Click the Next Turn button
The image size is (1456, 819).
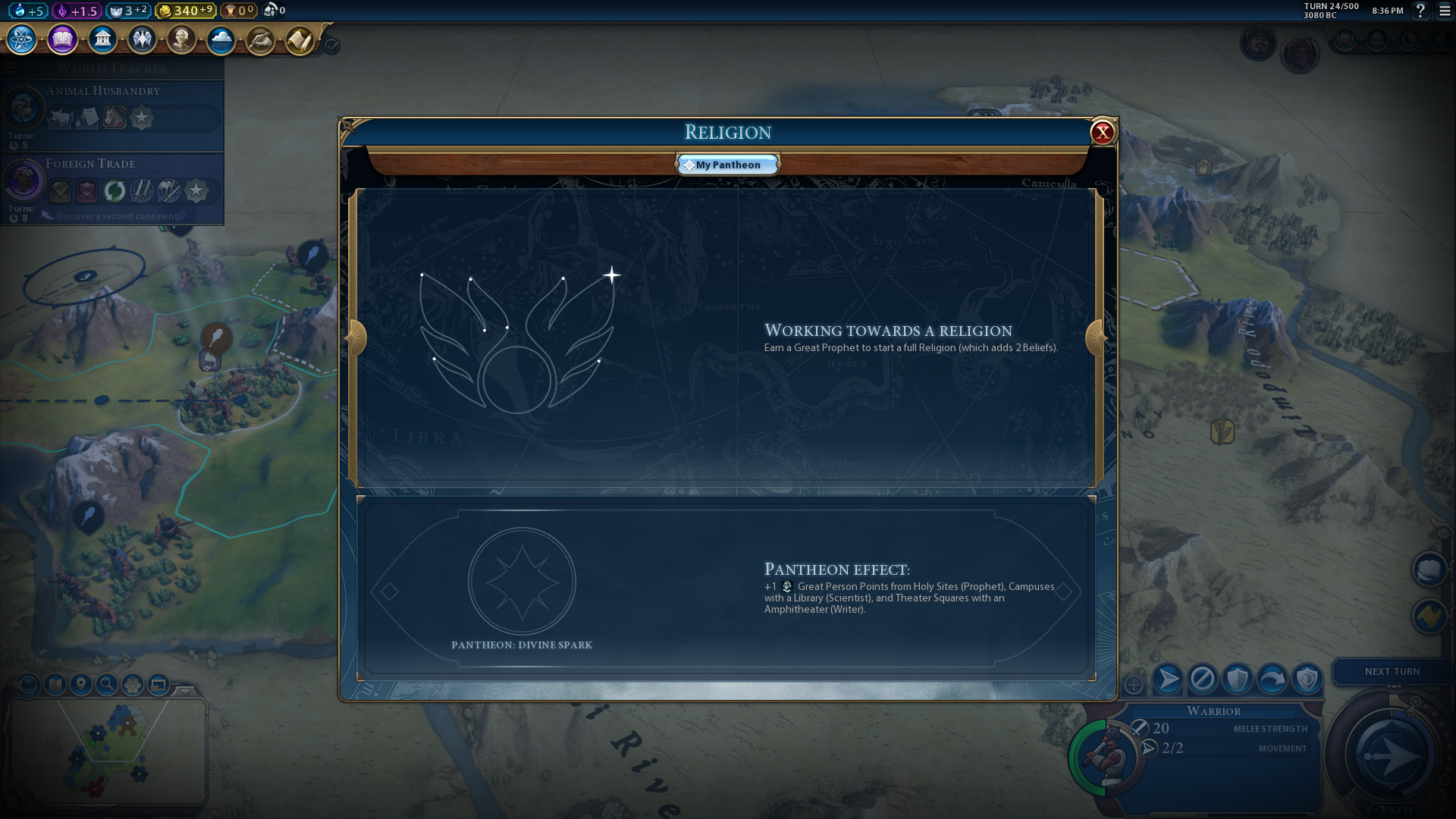[1392, 672]
